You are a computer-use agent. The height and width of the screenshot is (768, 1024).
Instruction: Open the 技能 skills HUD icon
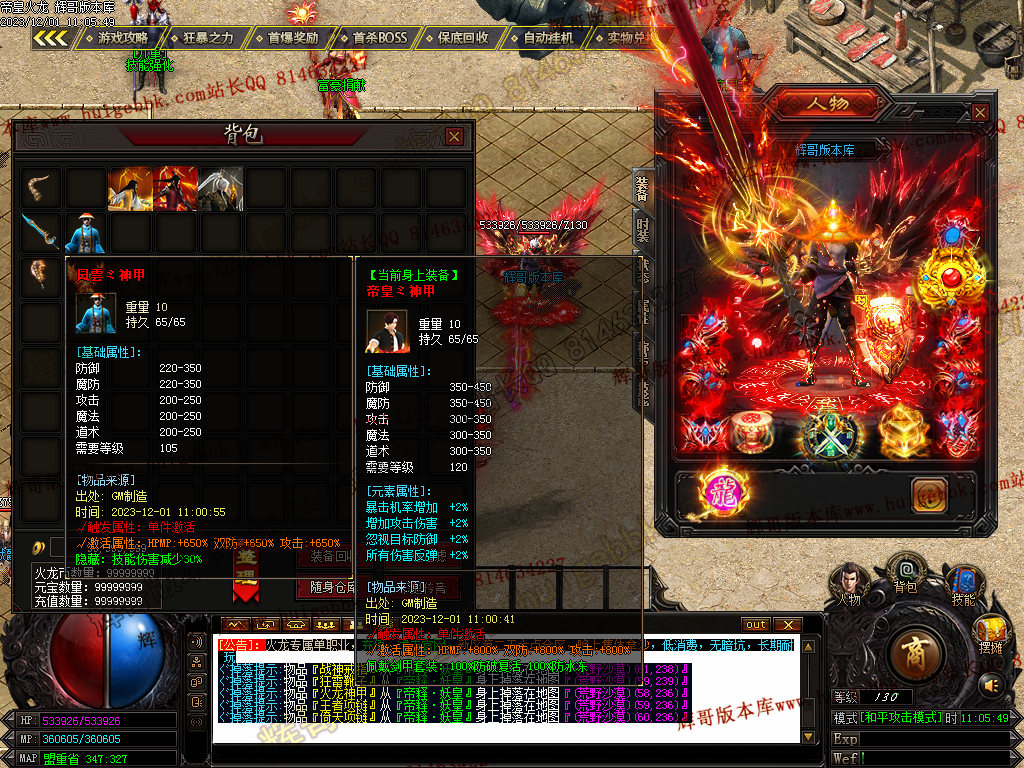click(x=963, y=582)
